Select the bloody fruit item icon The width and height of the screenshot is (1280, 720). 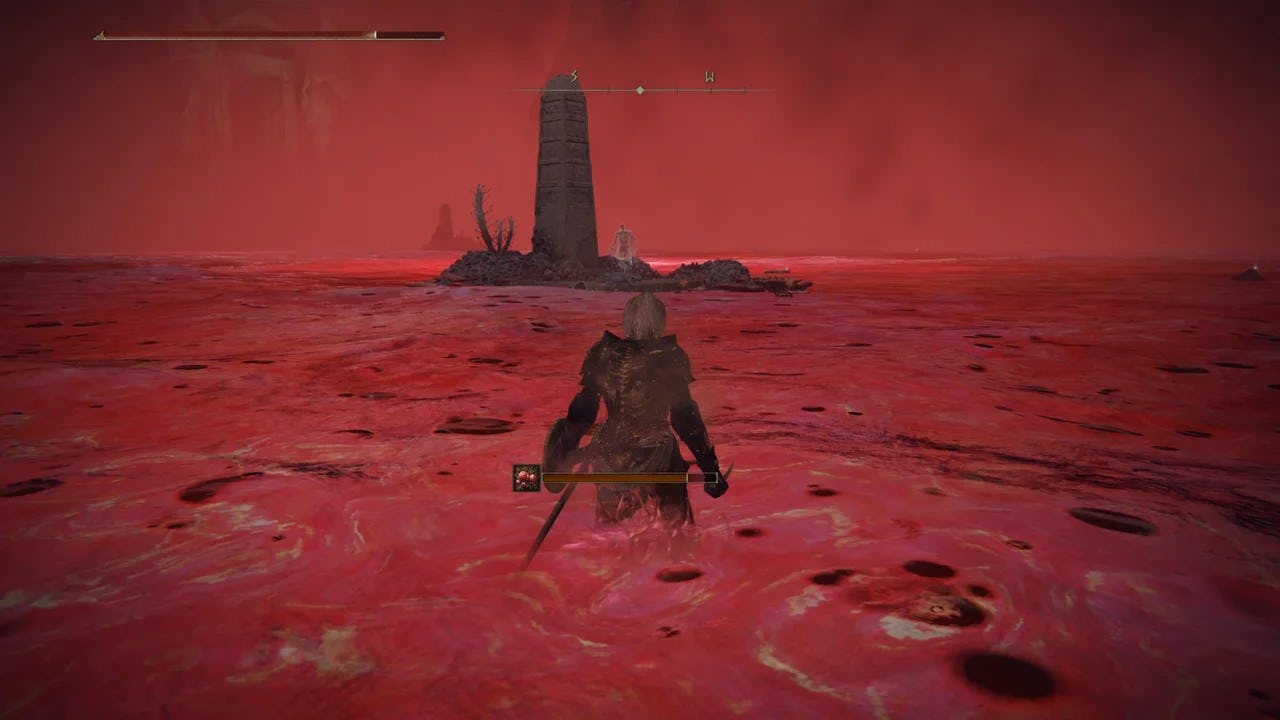[526, 478]
